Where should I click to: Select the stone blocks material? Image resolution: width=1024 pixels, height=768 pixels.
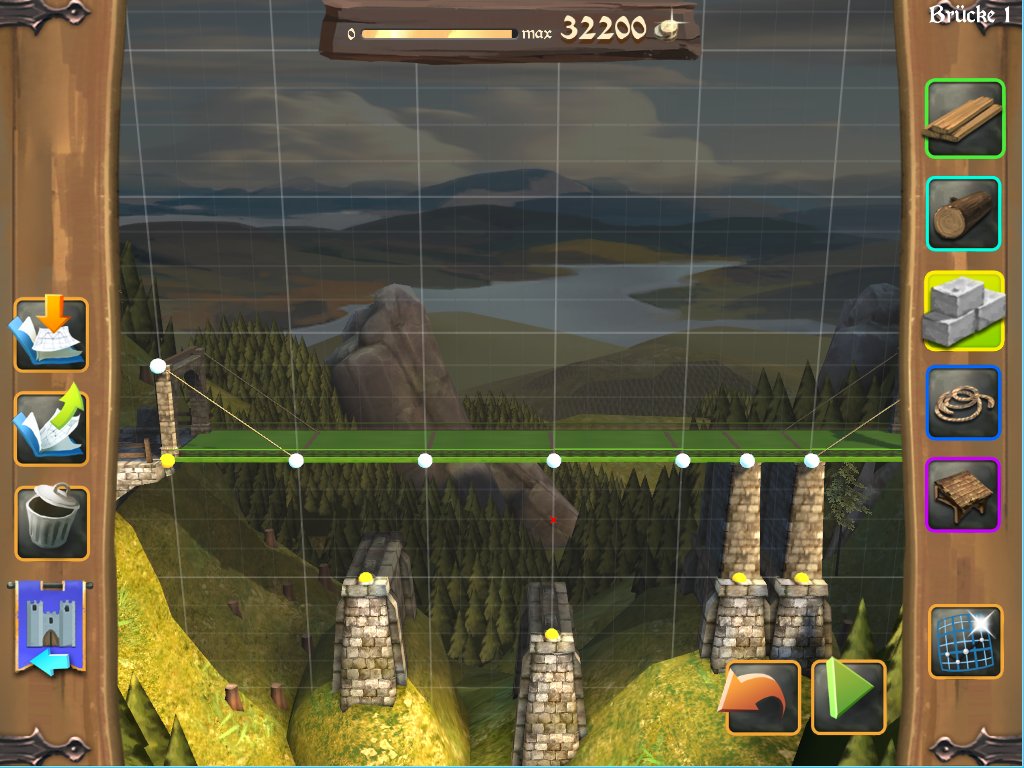(x=964, y=310)
